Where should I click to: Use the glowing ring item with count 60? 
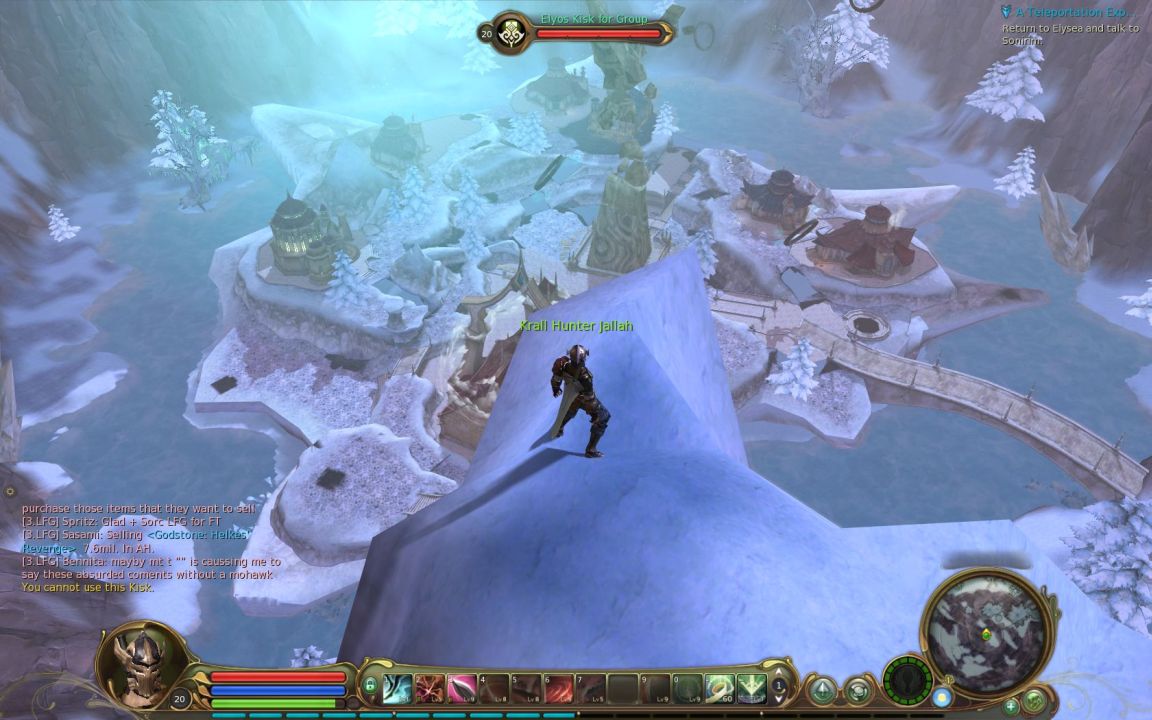pos(720,687)
